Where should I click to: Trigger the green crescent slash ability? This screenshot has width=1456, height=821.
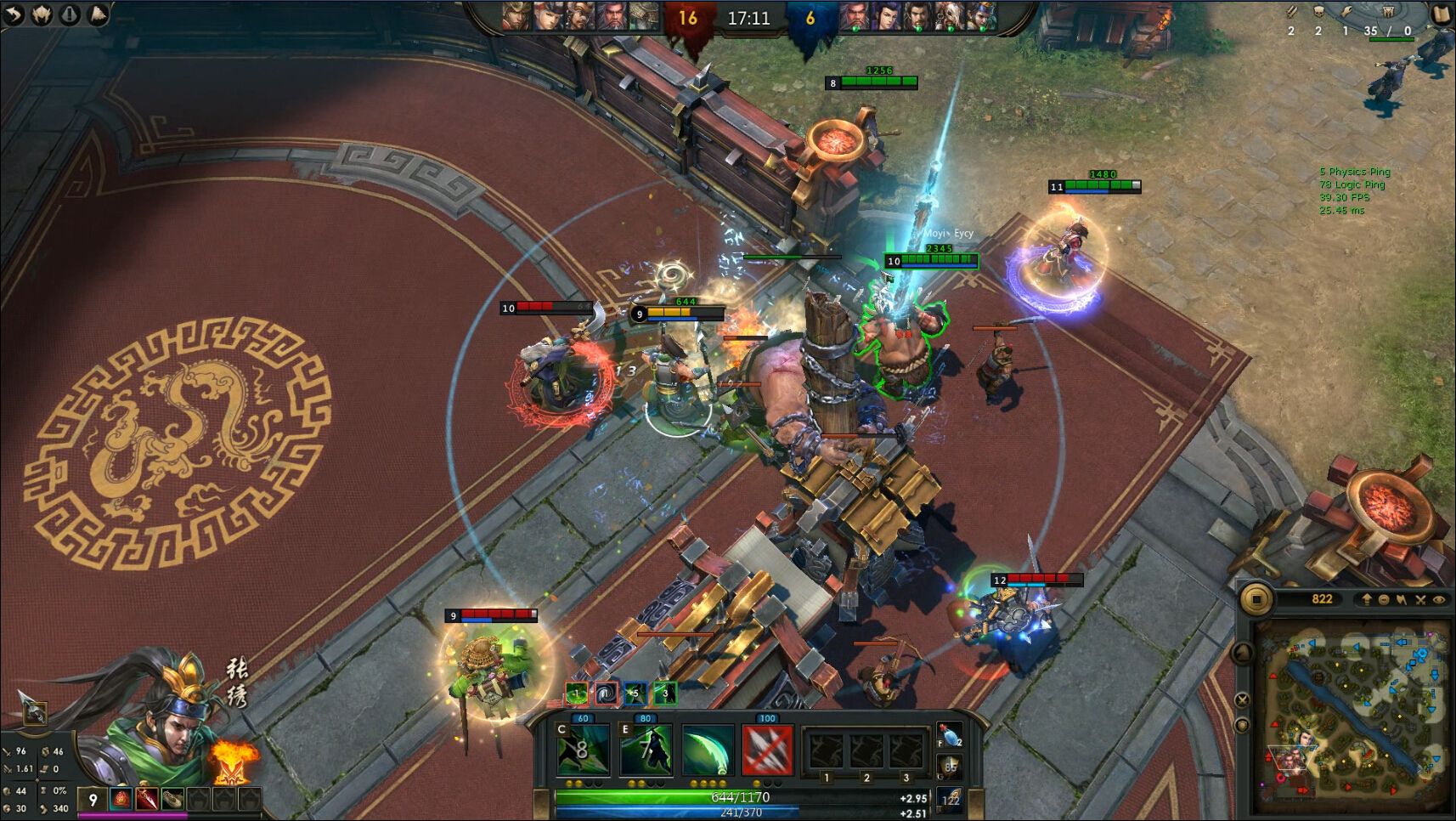pyautogui.click(x=708, y=750)
